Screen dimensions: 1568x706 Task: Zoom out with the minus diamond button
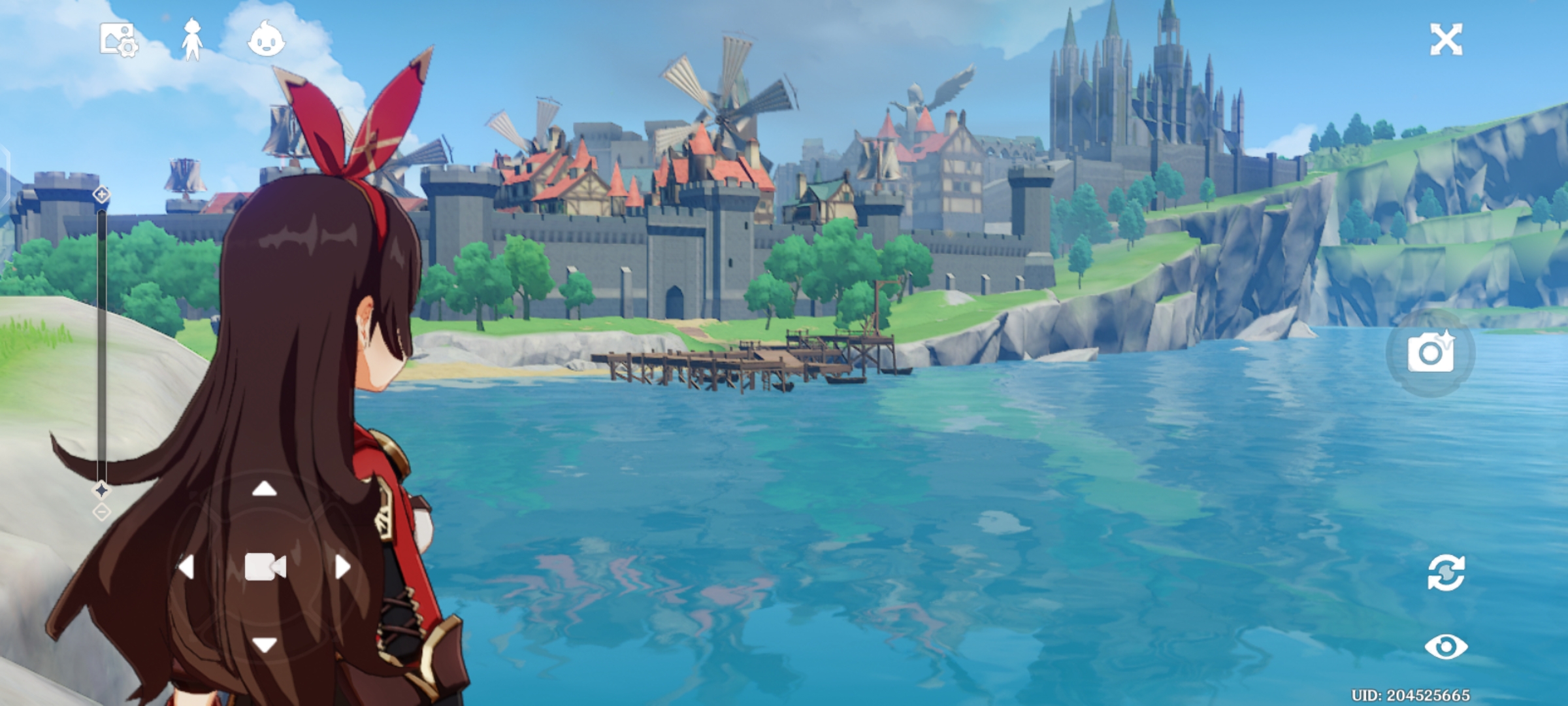pyautogui.click(x=101, y=512)
